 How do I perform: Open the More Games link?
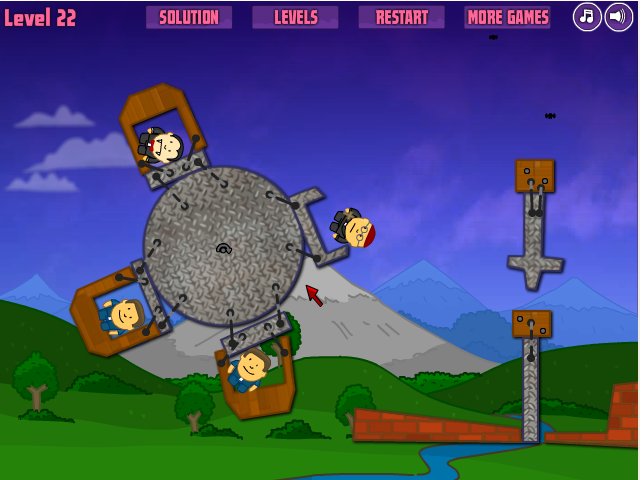point(507,17)
